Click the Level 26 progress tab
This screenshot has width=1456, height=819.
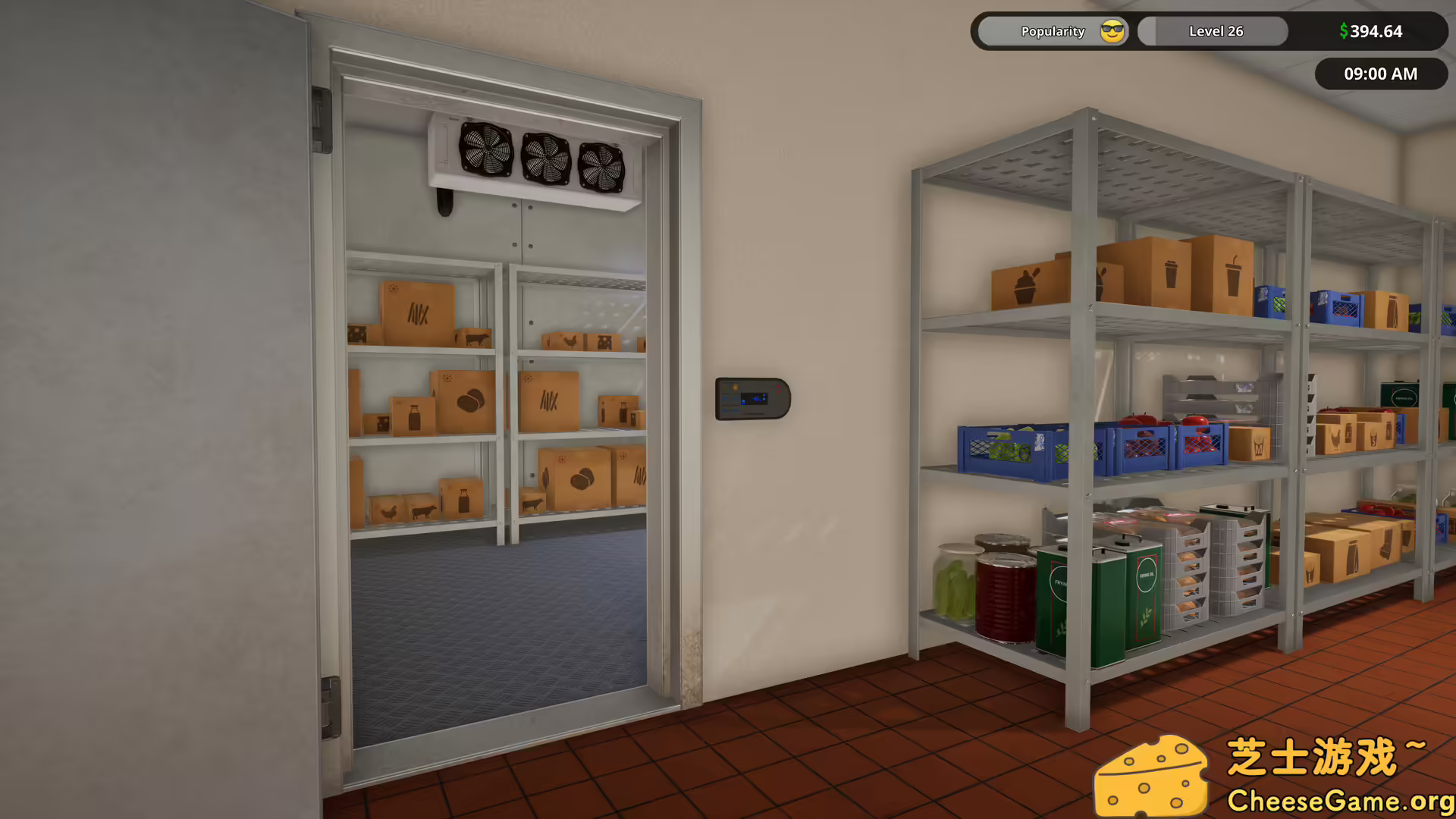[x=1215, y=31]
